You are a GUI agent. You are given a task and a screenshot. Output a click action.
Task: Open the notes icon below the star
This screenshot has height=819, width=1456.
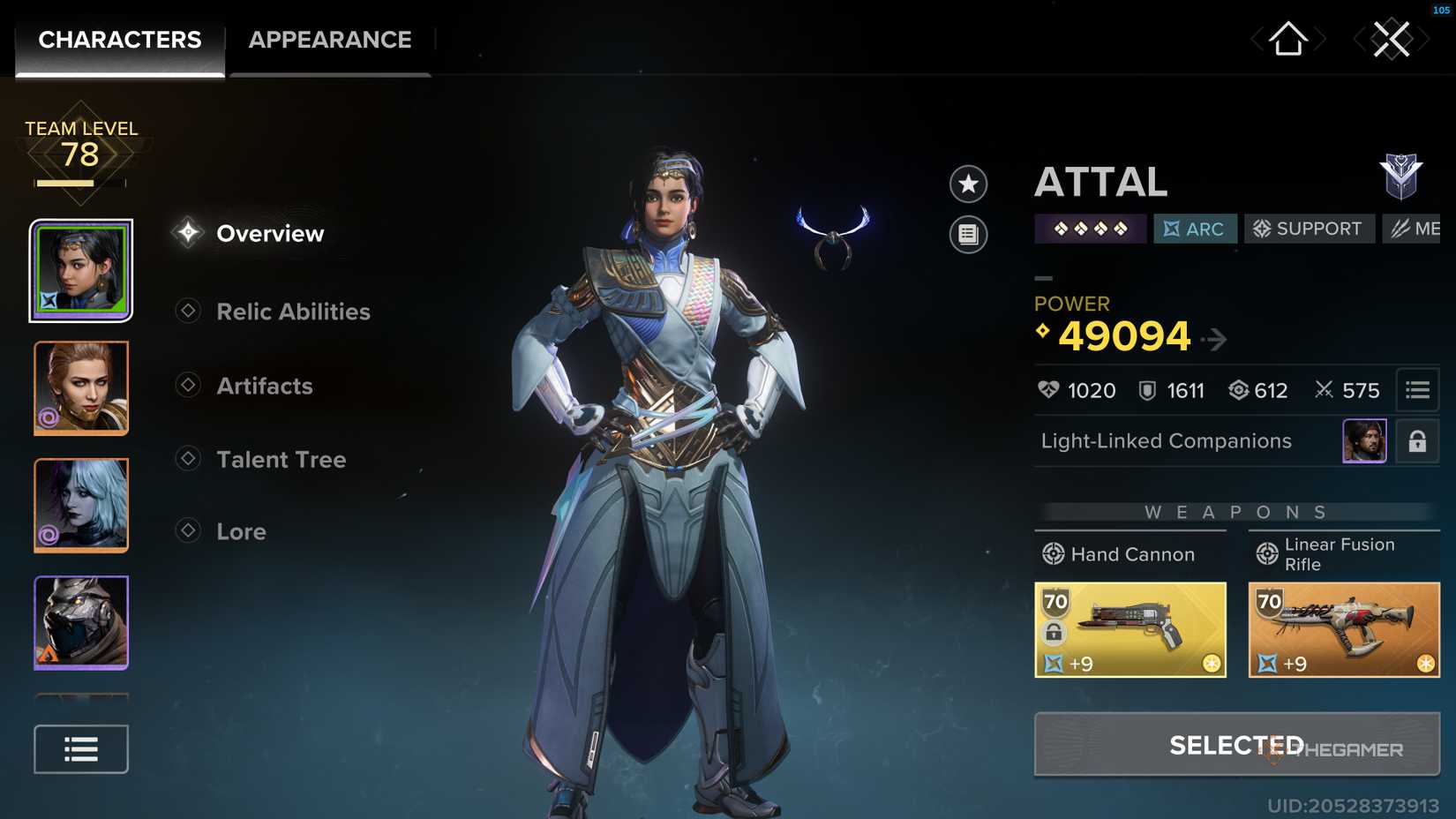pos(968,234)
